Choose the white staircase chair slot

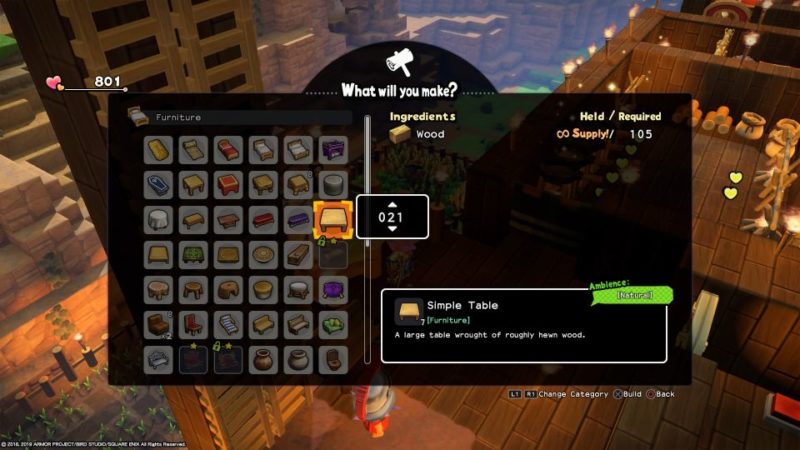[228, 324]
